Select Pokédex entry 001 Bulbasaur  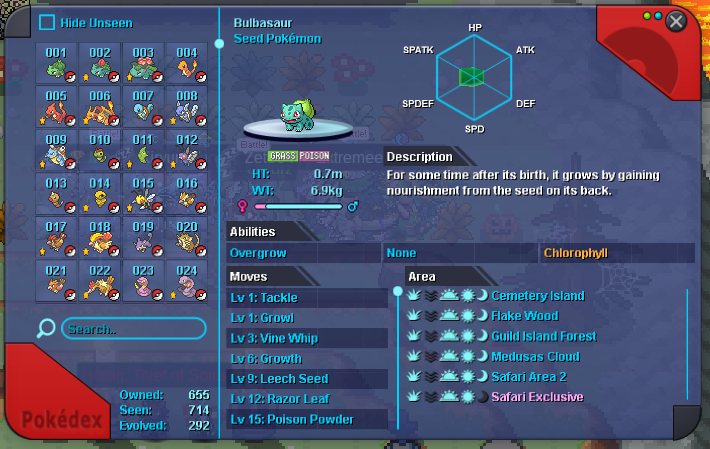click(x=57, y=64)
